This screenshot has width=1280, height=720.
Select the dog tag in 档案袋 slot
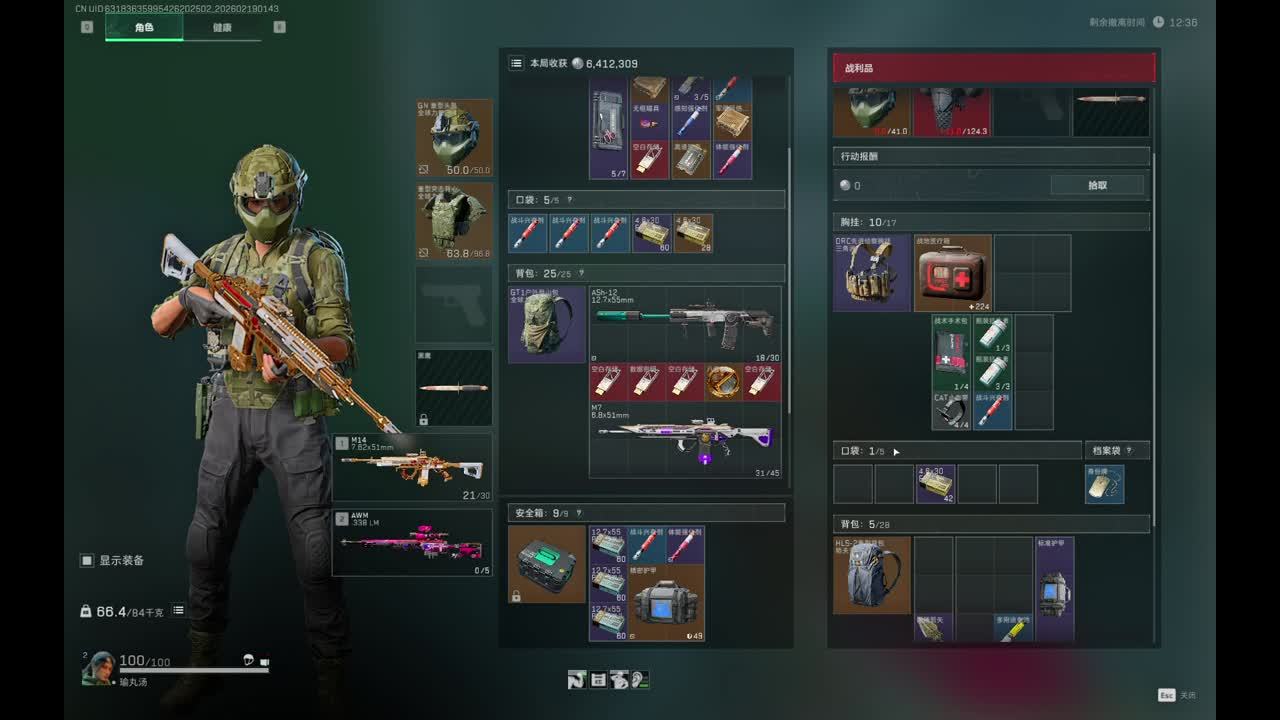pos(1105,484)
